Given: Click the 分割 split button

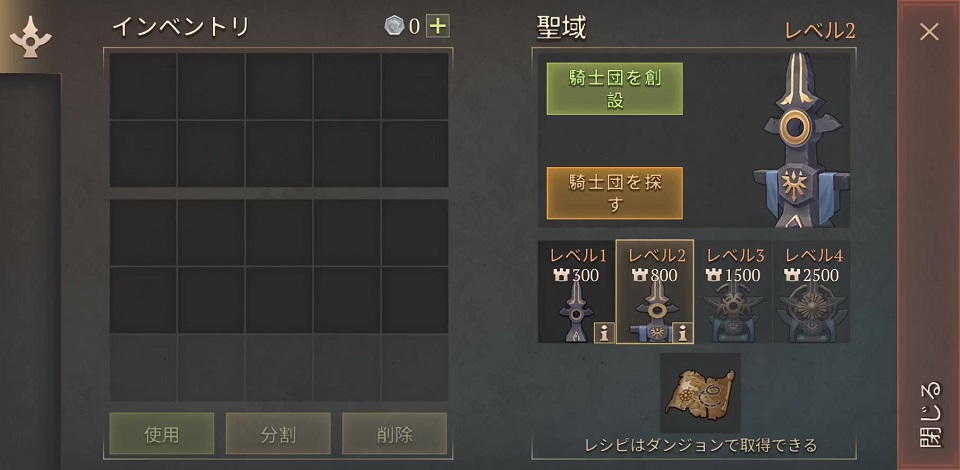Looking at the screenshot, I should [277, 434].
